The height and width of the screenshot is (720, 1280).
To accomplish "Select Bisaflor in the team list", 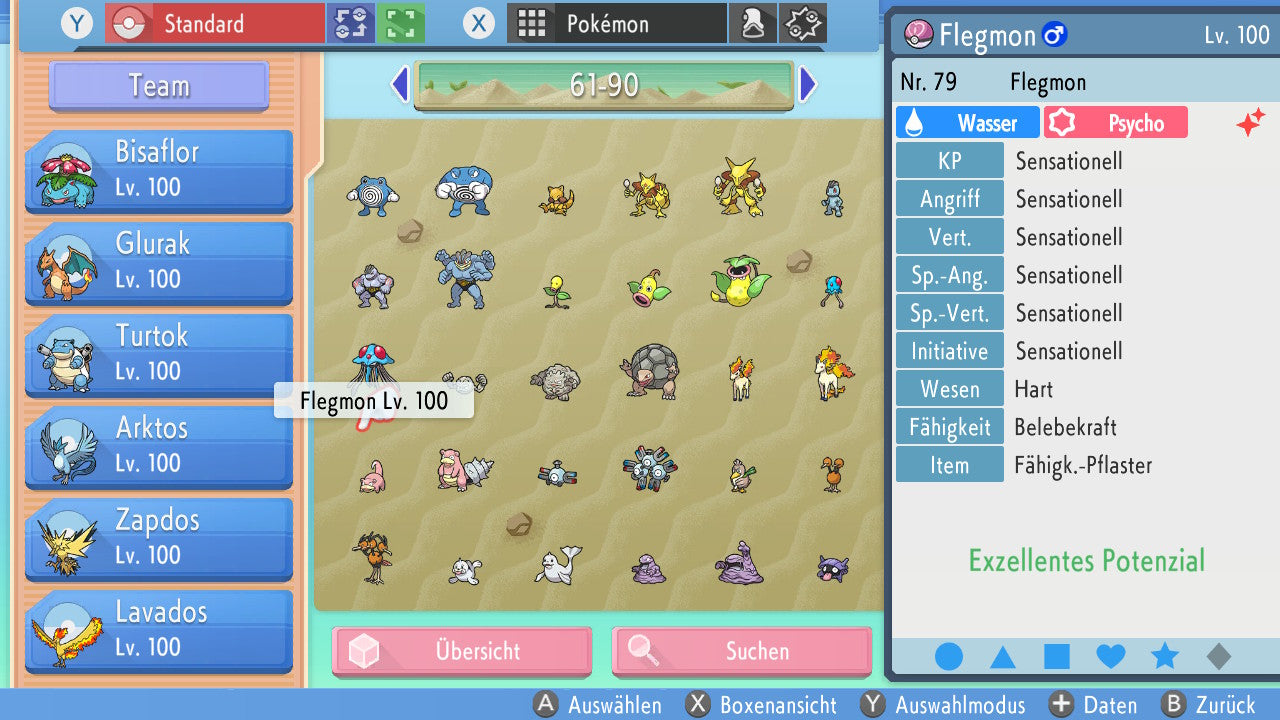I will click(160, 171).
